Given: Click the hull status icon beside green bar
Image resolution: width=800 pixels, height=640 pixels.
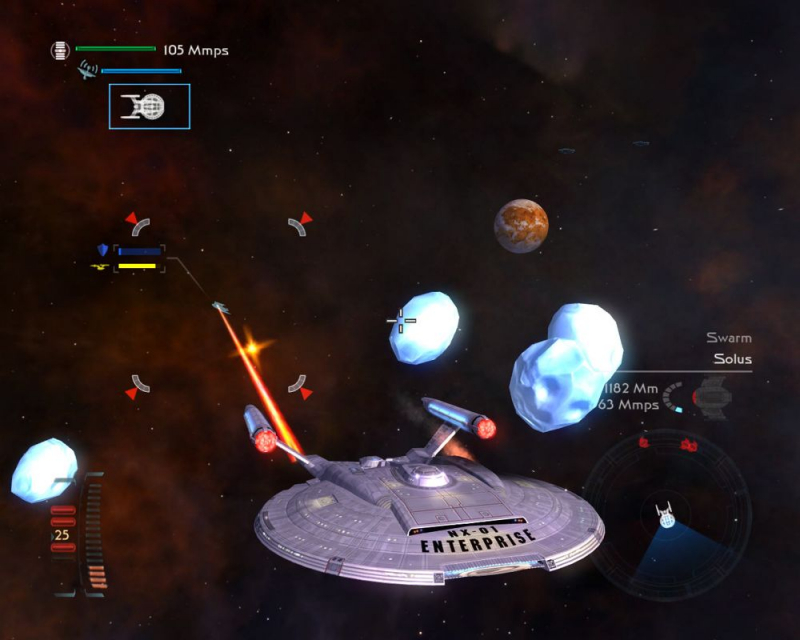Looking at the screenshot, I should pyautogui.click(x=61, y=49).
